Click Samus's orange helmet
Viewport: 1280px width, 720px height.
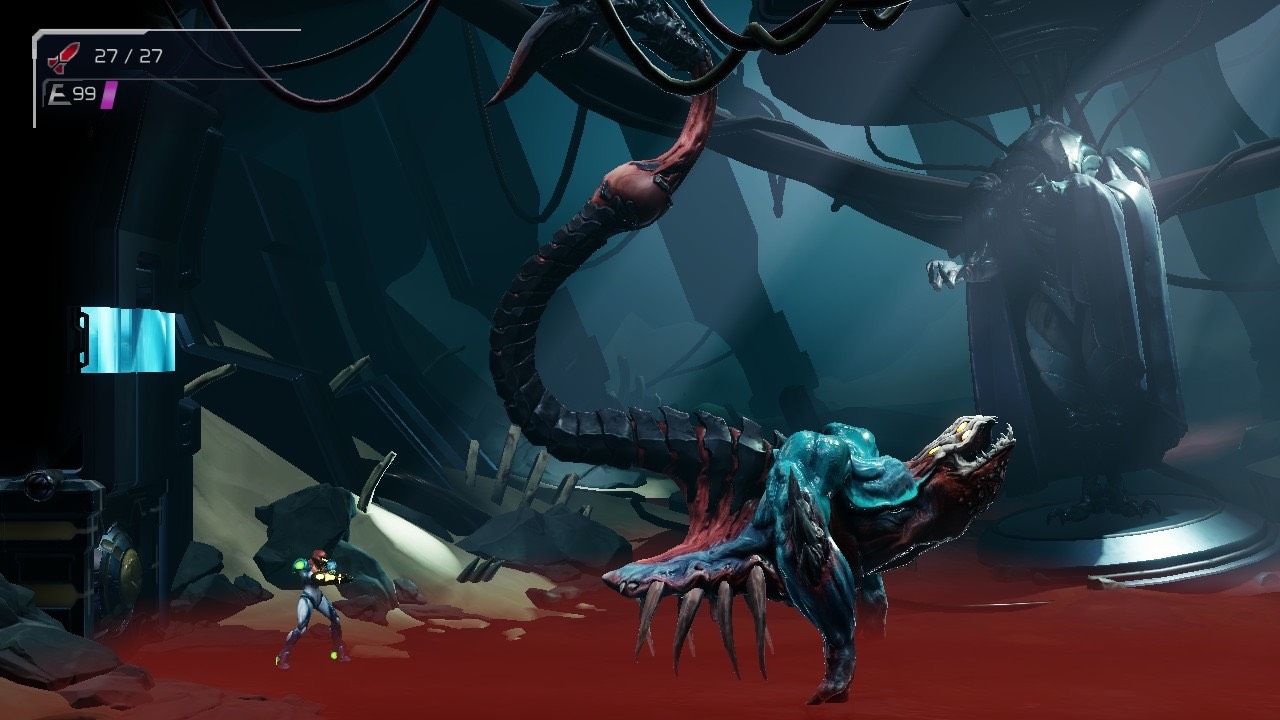(318, 555)
